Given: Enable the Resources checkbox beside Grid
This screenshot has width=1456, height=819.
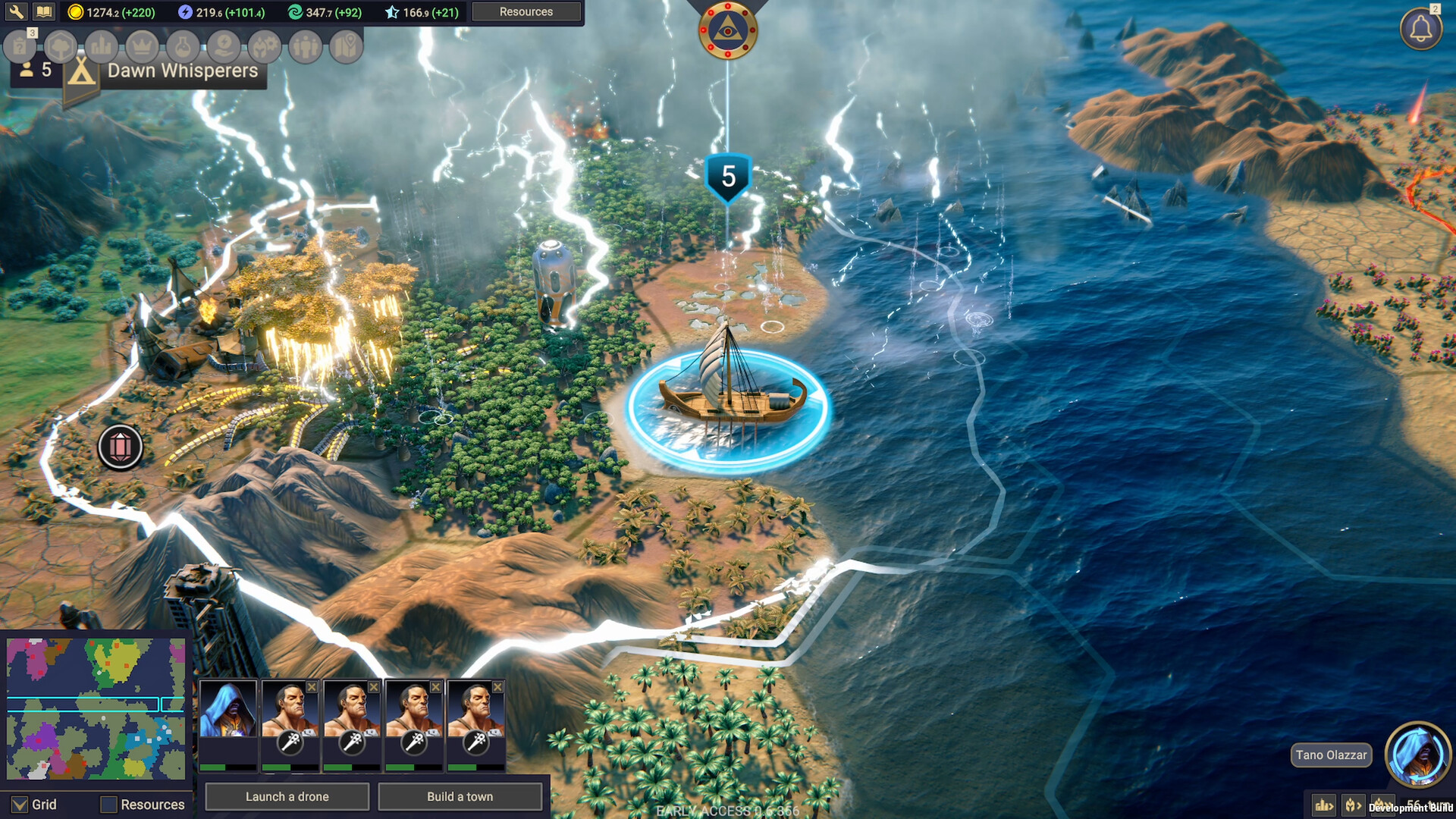Looking at the screenshot, I should pos(110,805).
